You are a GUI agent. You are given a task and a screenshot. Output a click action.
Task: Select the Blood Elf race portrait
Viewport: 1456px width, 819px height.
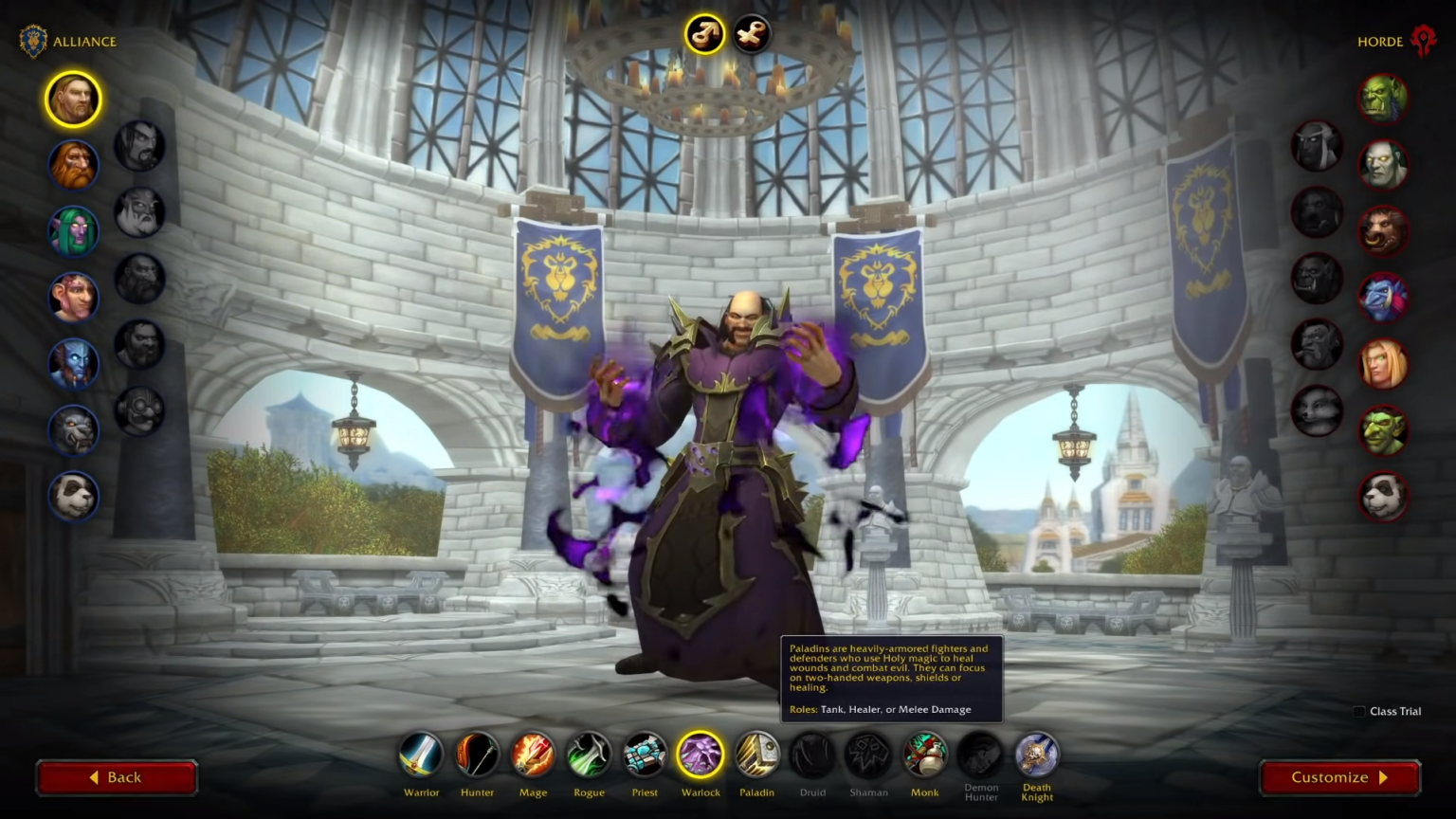click(x=1383, y=364)
